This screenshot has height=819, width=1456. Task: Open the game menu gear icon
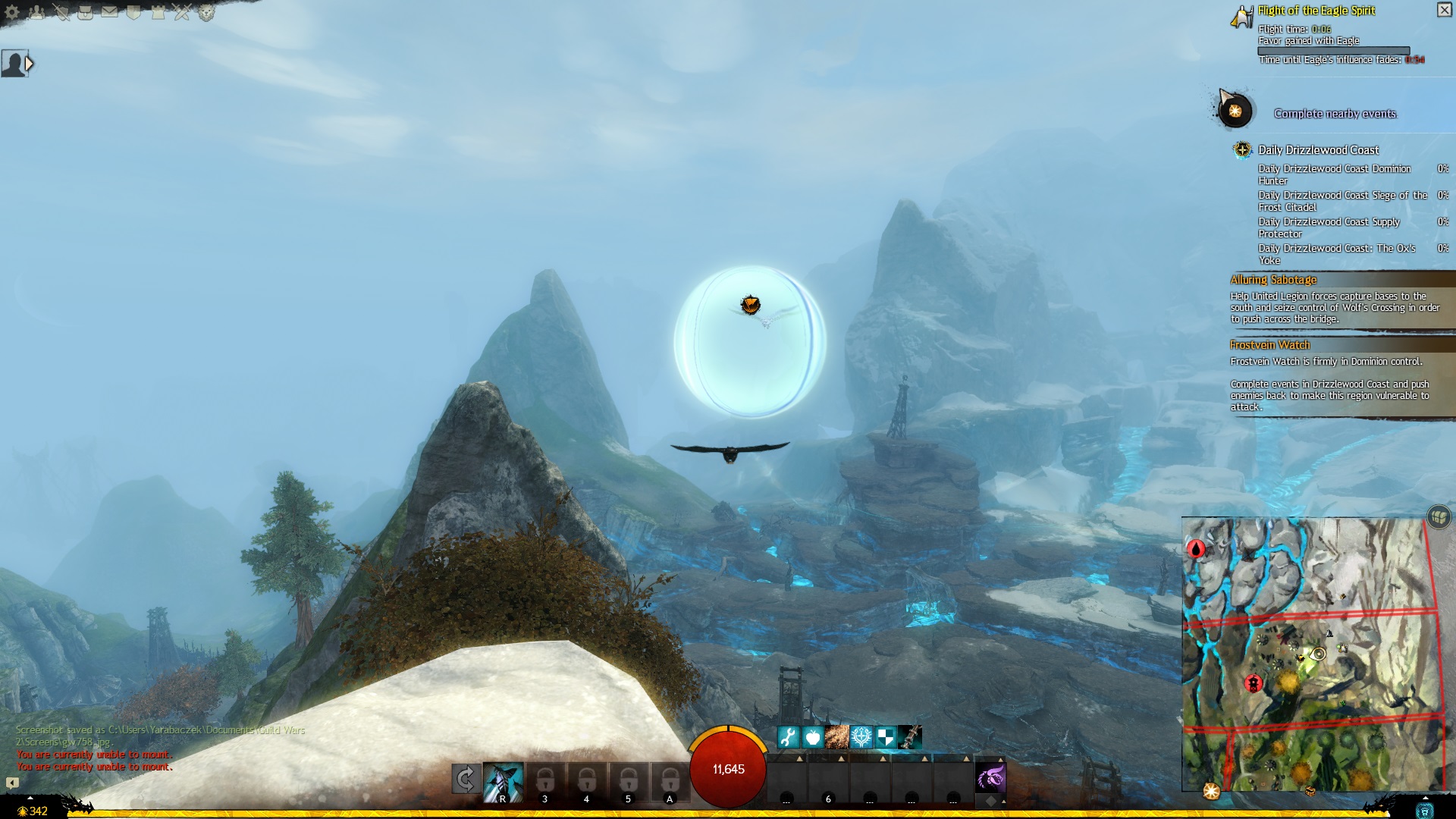[12, 12]
